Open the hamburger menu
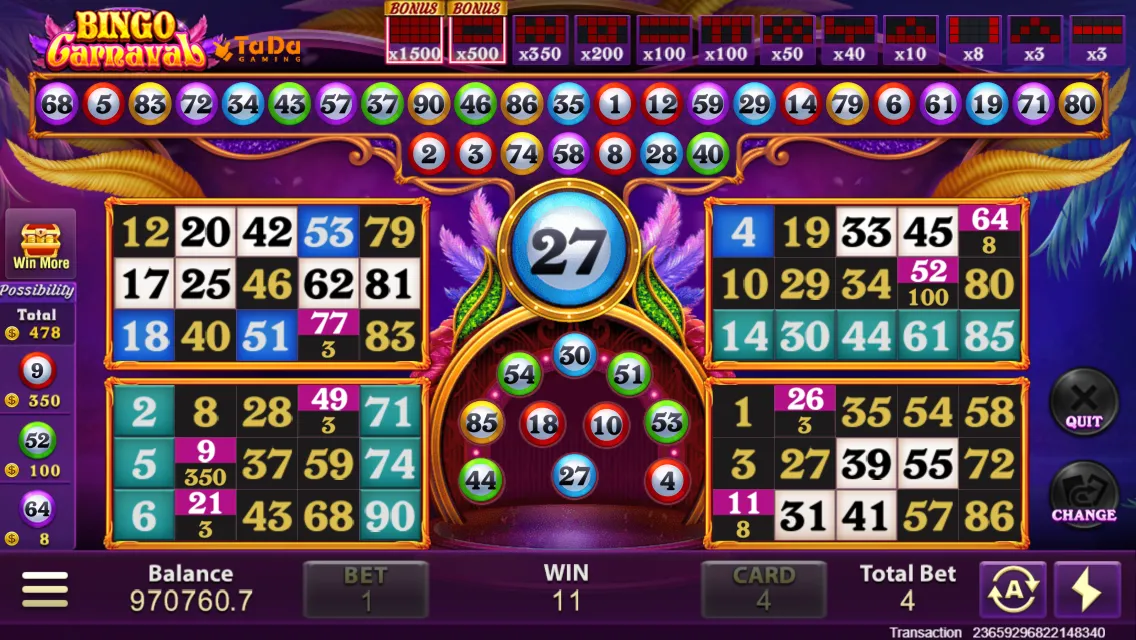This screenshot has width=1136, height=640. click(45, 589)
